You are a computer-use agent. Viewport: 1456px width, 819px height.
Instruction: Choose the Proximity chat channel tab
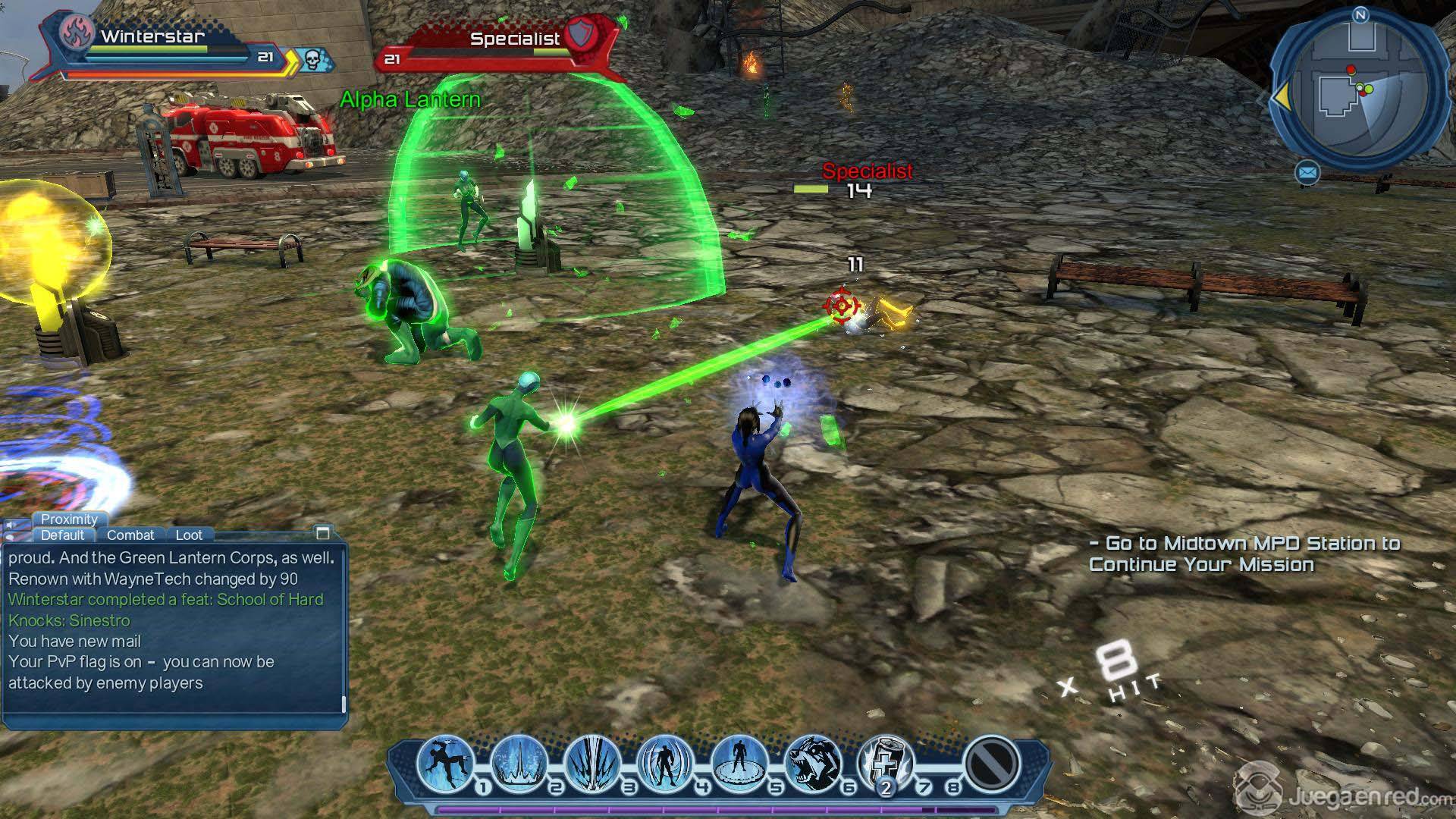69,519
